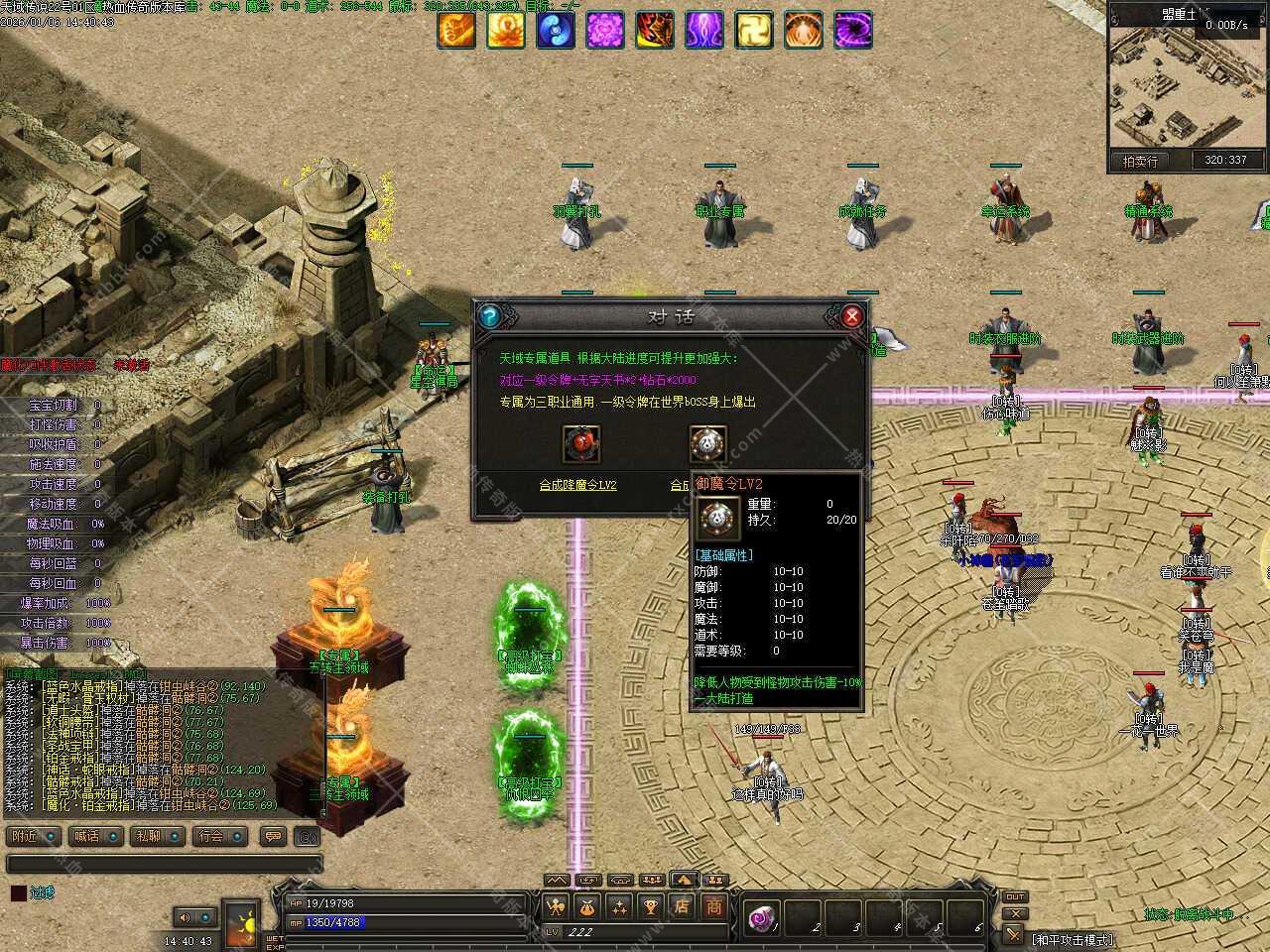The width and height of the screenshot is (1270, 952).
Task: Open the dialog's blue question-mark help
Action: coord(488,316)
